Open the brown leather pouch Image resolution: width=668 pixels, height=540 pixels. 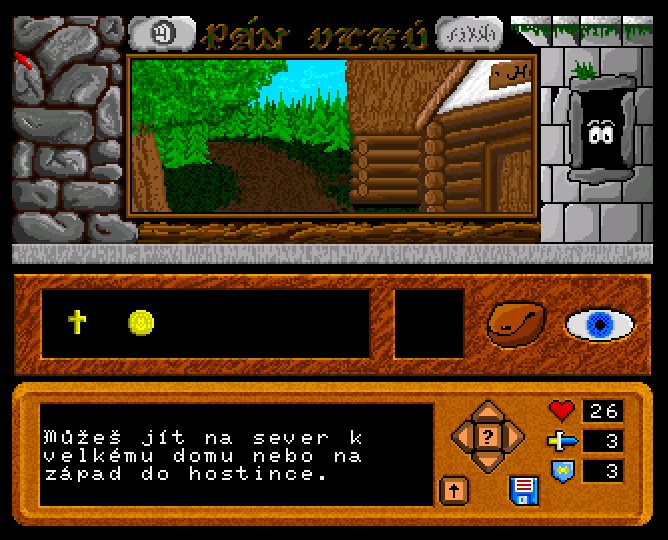click(x=516, y=324)
